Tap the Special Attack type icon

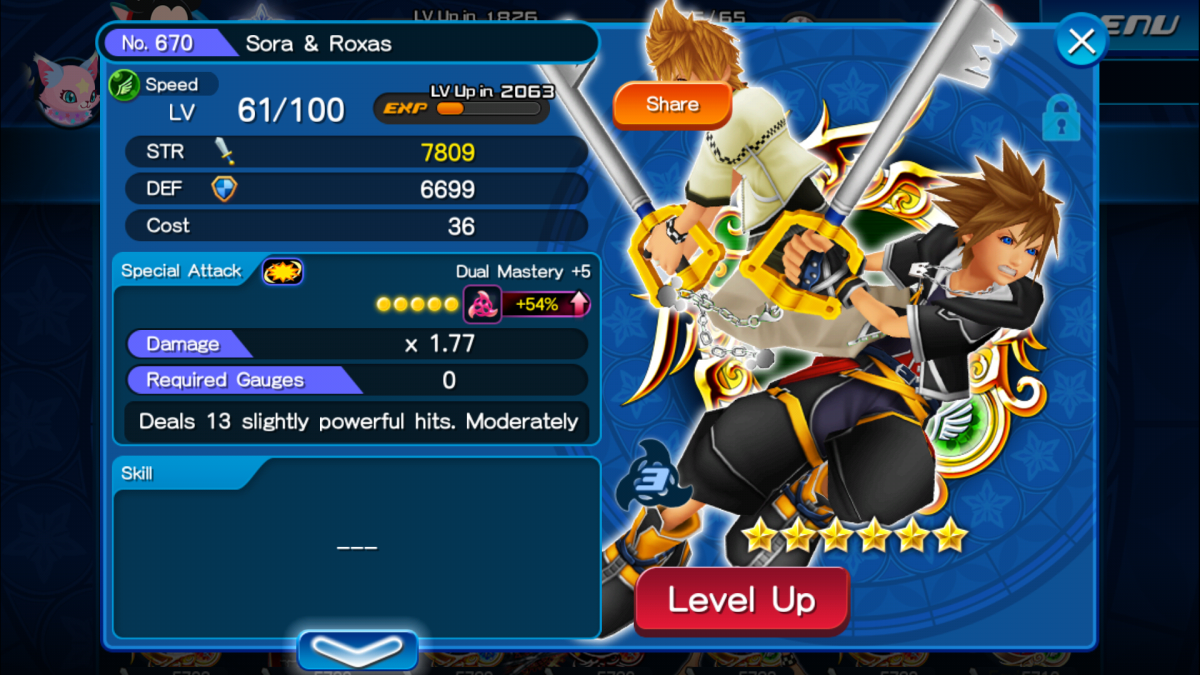[x=282, y=271]
